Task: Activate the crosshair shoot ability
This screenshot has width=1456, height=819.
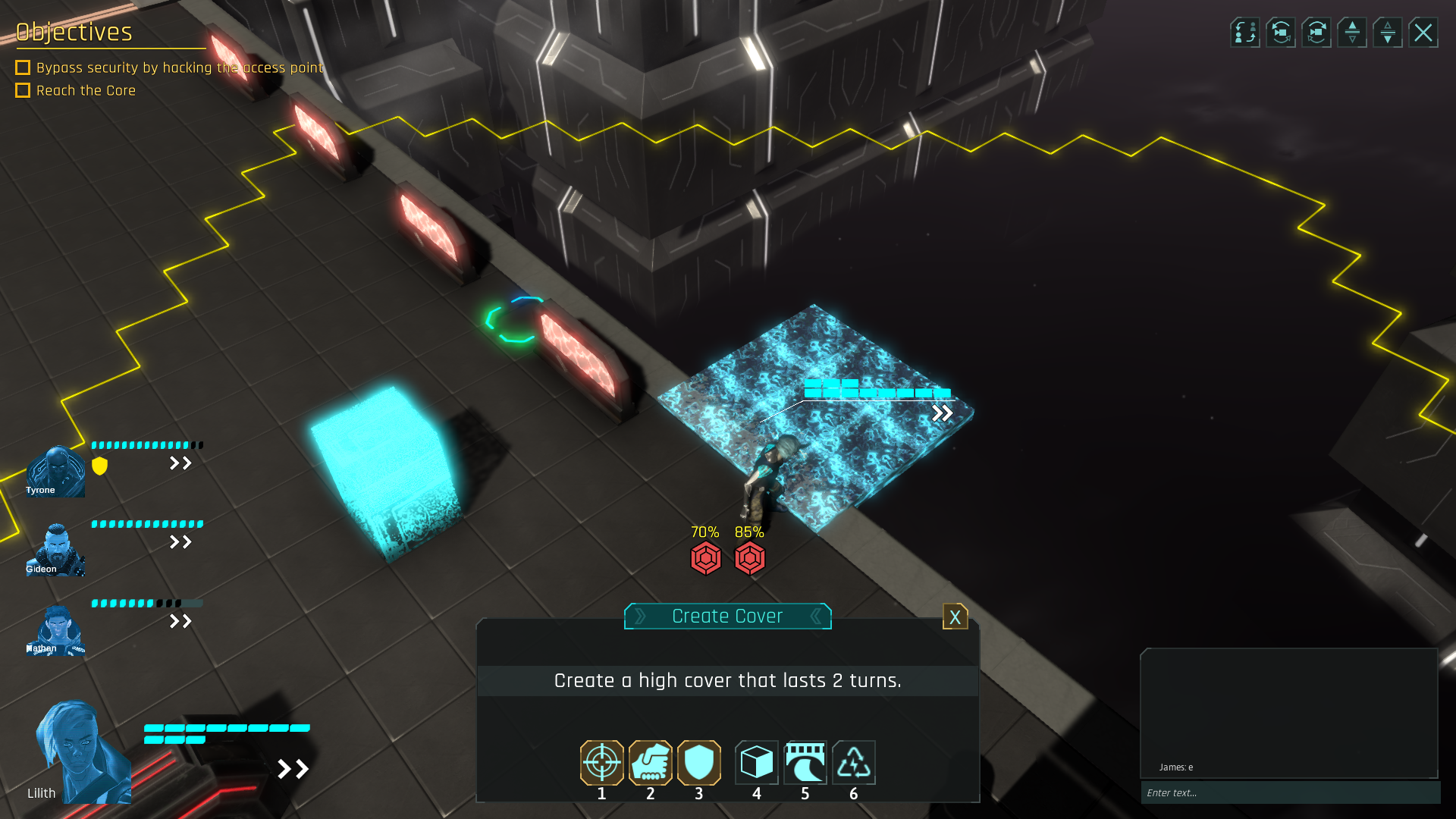Action: [x=601, y=762]
